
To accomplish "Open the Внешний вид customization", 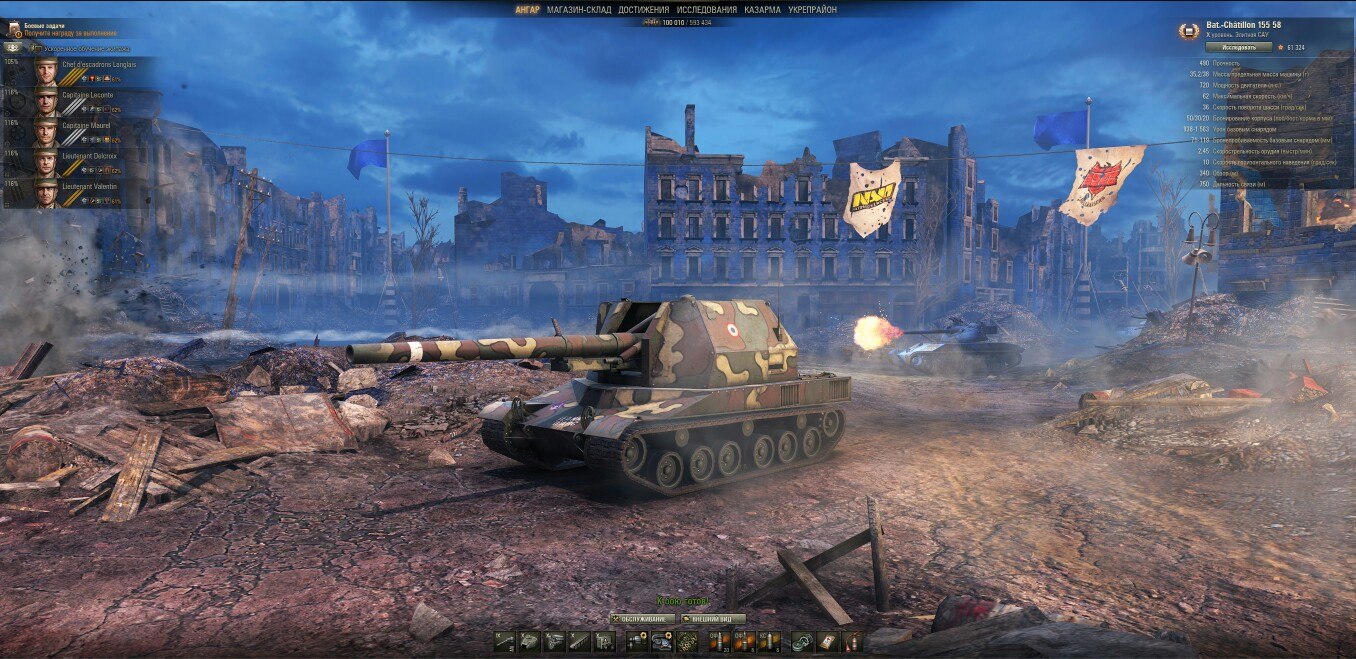I will (712, 619).
